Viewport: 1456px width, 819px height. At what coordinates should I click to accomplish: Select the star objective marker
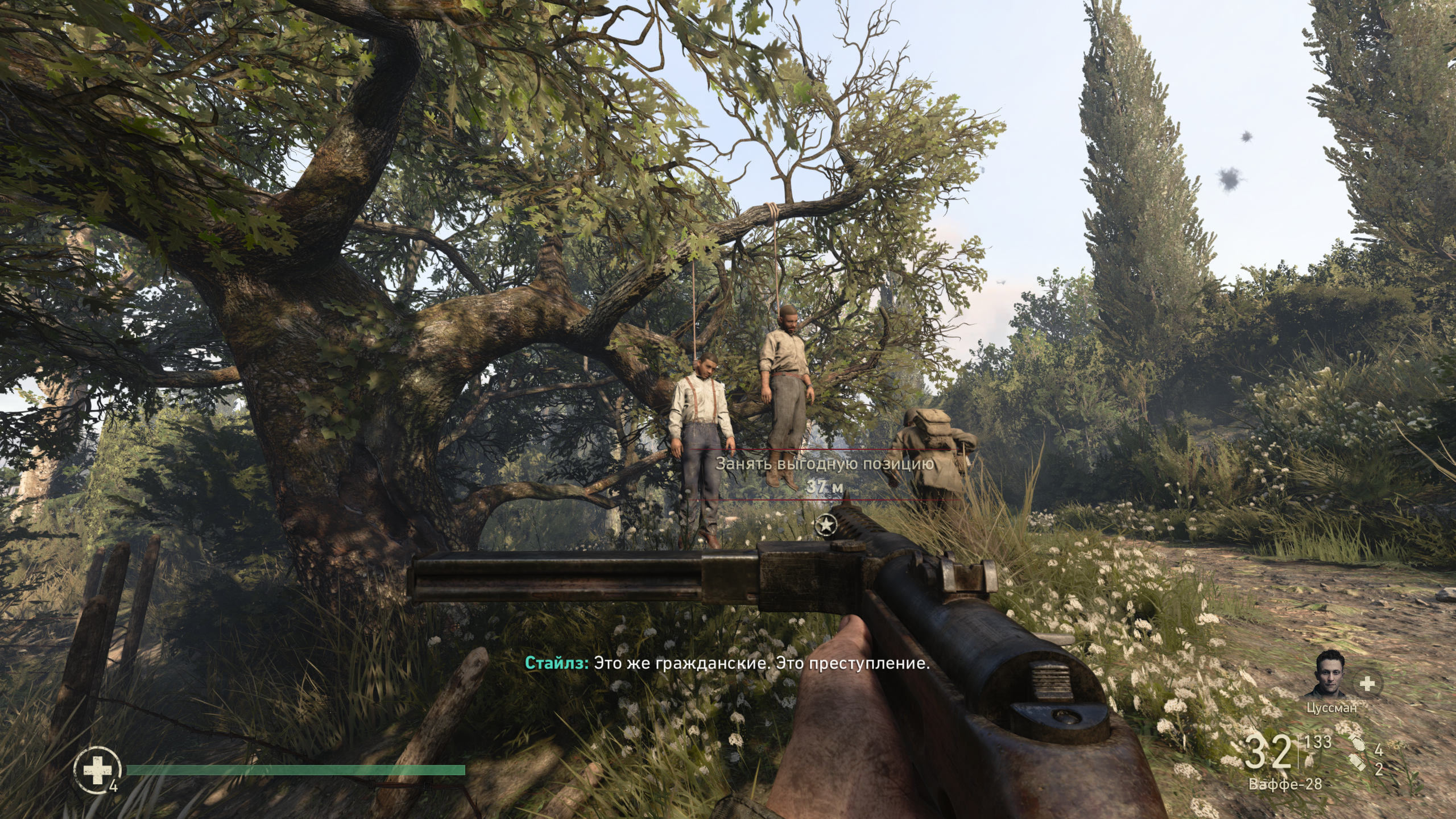[824, 525]
